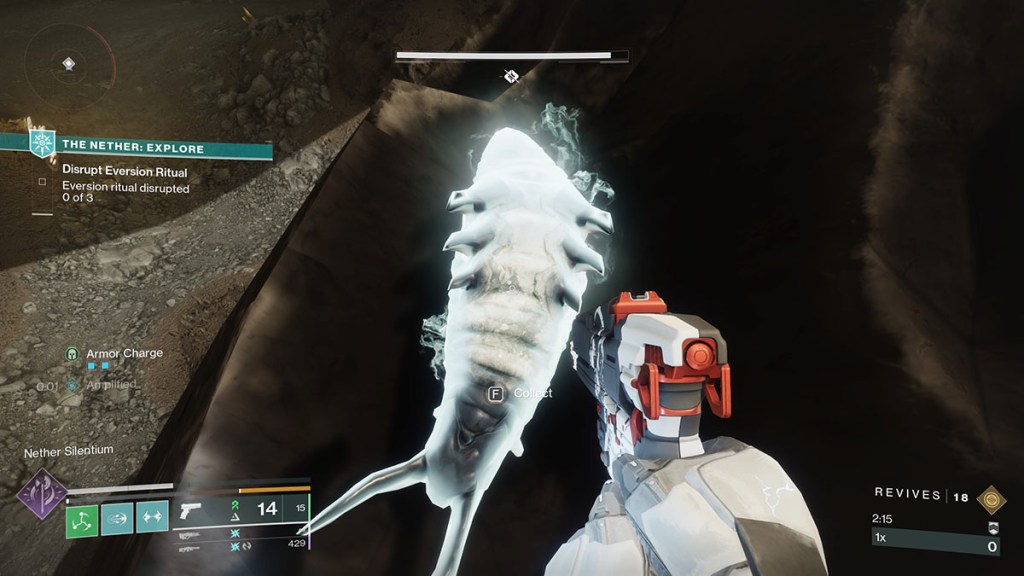Select the purple axe super ability icon

tap(42, 494)
